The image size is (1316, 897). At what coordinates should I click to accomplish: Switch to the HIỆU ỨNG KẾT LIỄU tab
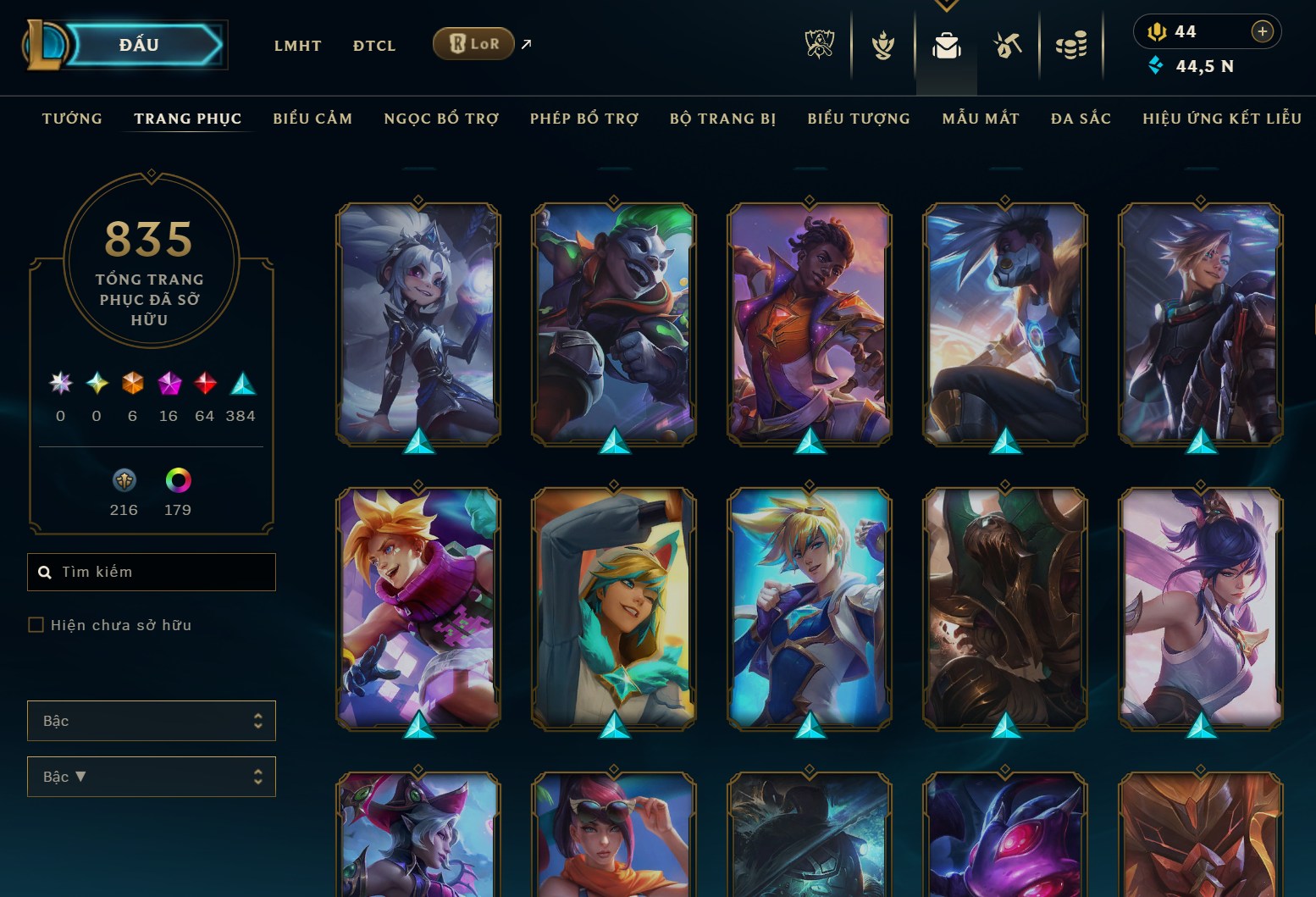pos(1221,119)
